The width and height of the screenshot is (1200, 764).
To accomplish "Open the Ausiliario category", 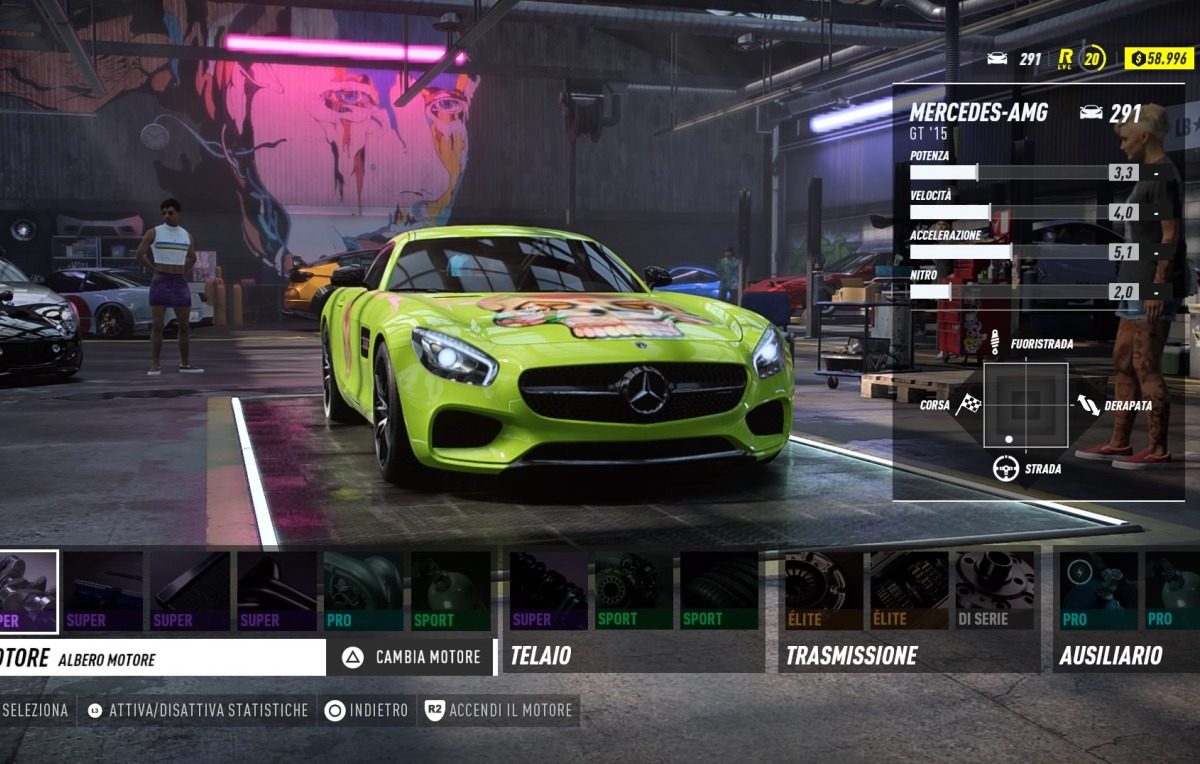I will click(x=1110, y=656).
